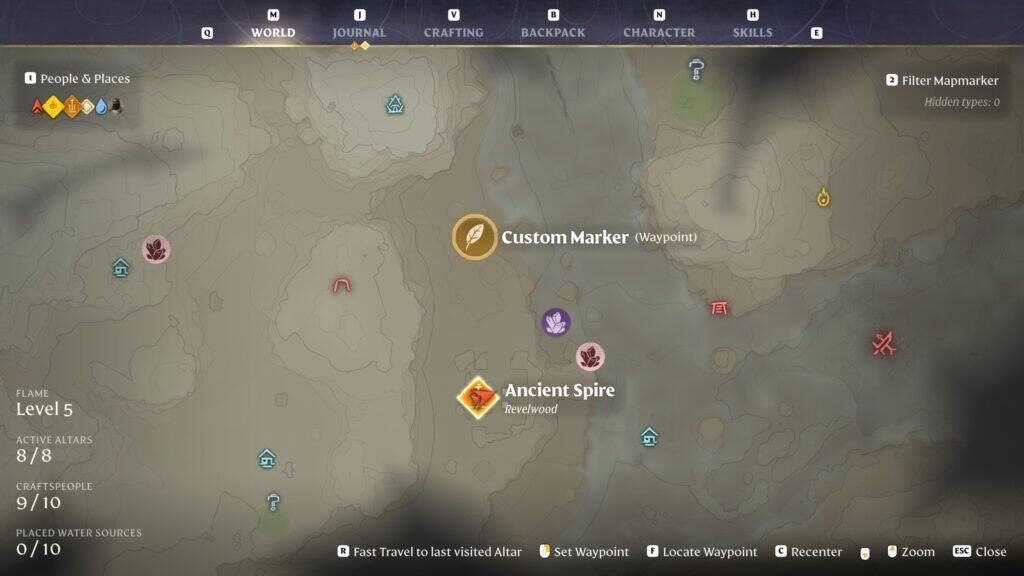Click the red torii gate marker
The width and height of the screenshot is (1024, 576).
point(718,307)
